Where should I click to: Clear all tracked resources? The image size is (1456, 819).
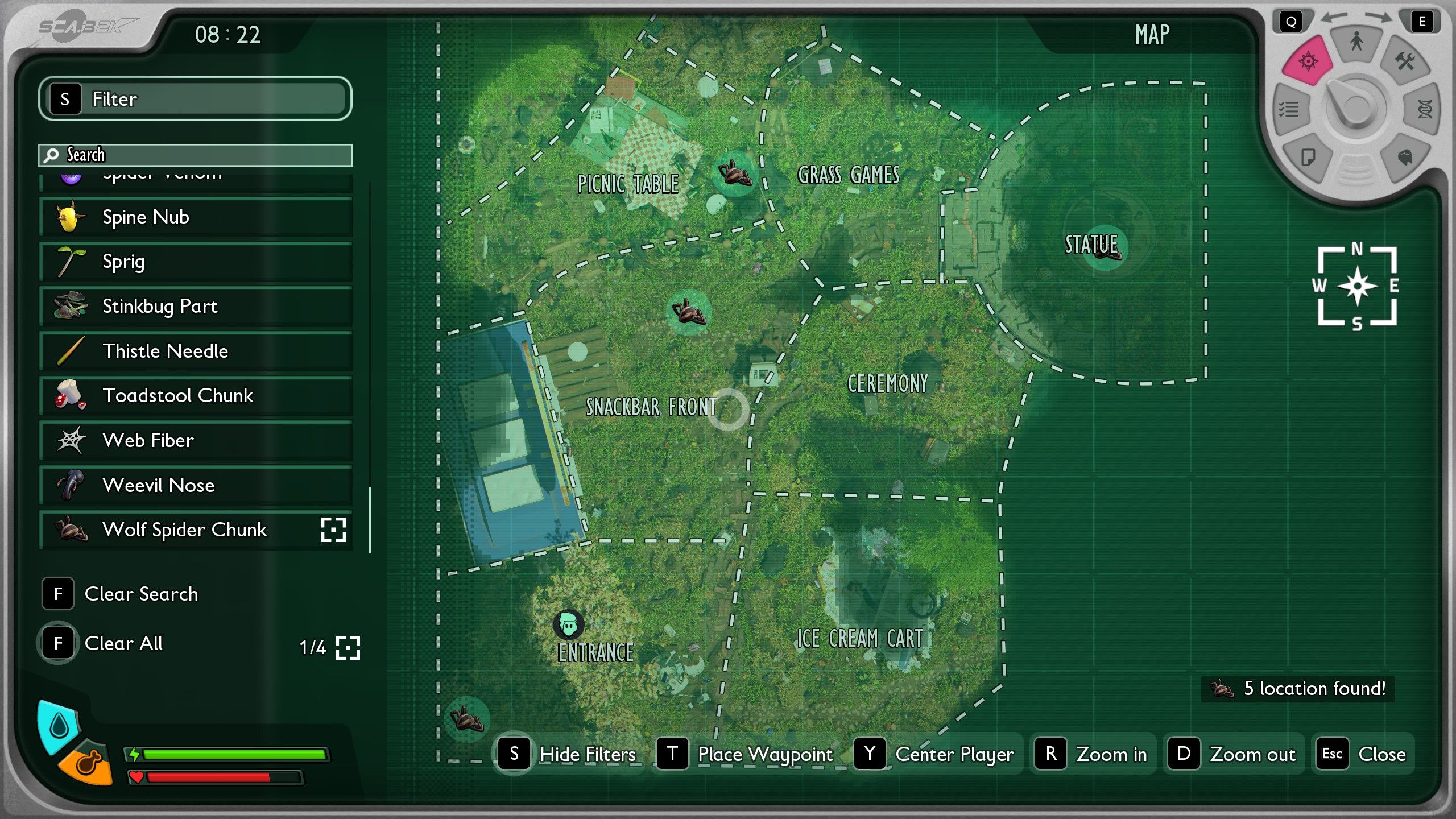102,643
